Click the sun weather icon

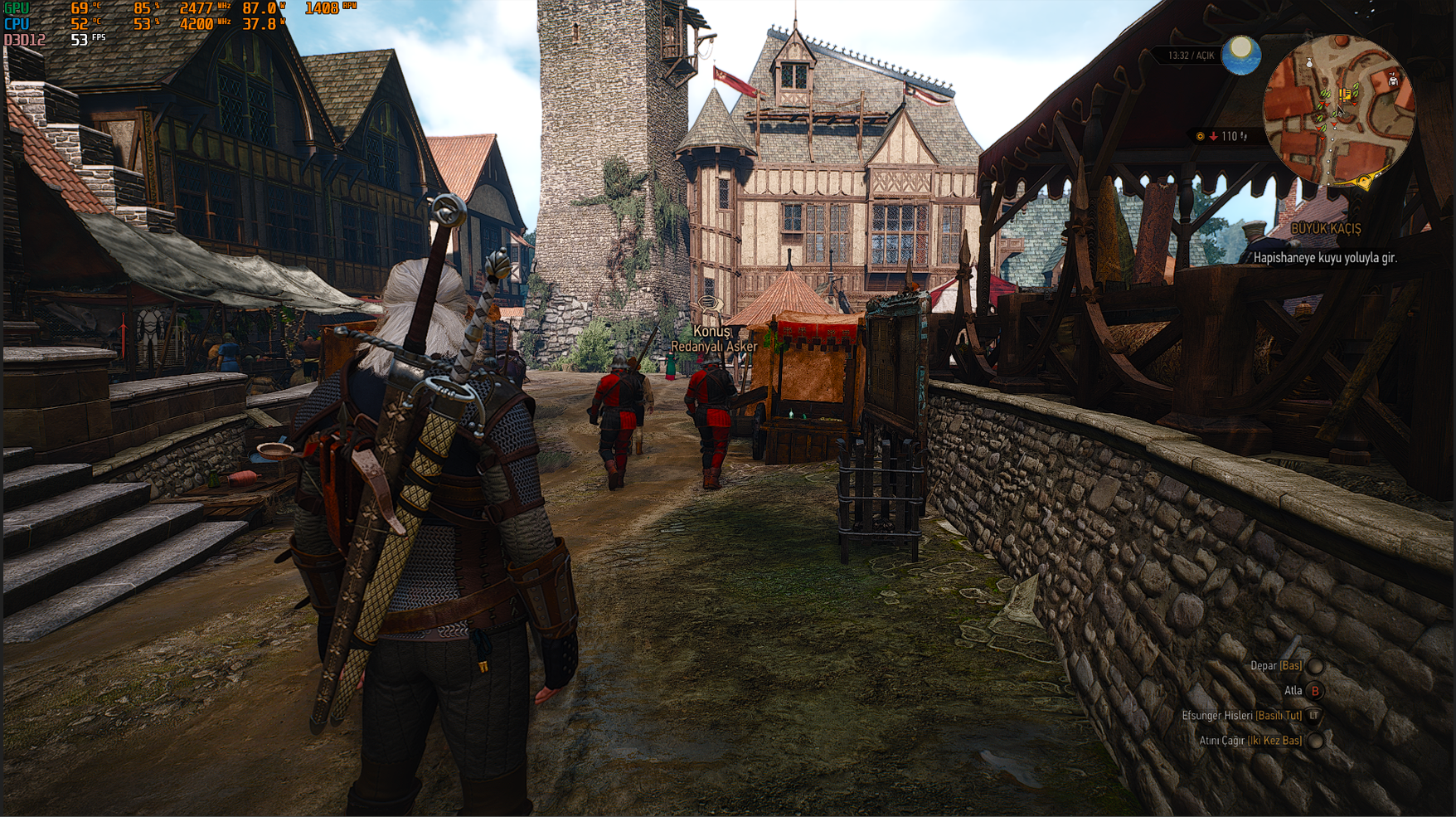tap(1240, 55)
